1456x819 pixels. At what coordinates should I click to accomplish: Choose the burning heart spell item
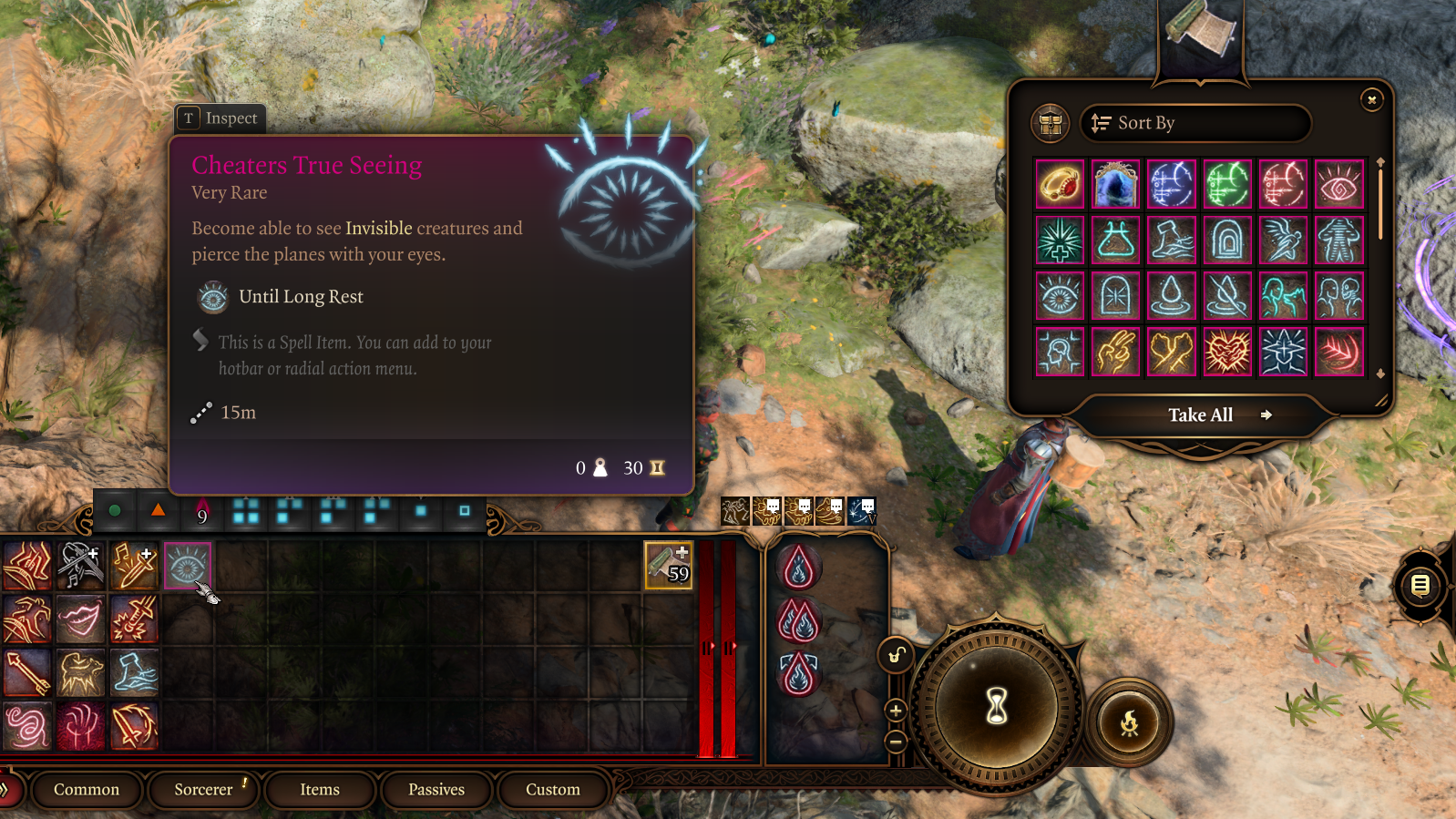coord(1227,352)
